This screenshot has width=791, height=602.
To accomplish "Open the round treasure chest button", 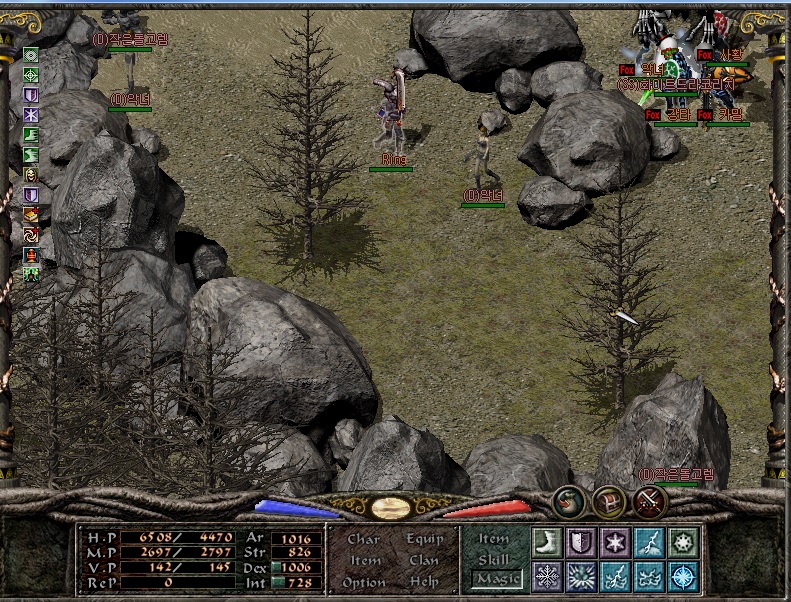I will point(609,501).
